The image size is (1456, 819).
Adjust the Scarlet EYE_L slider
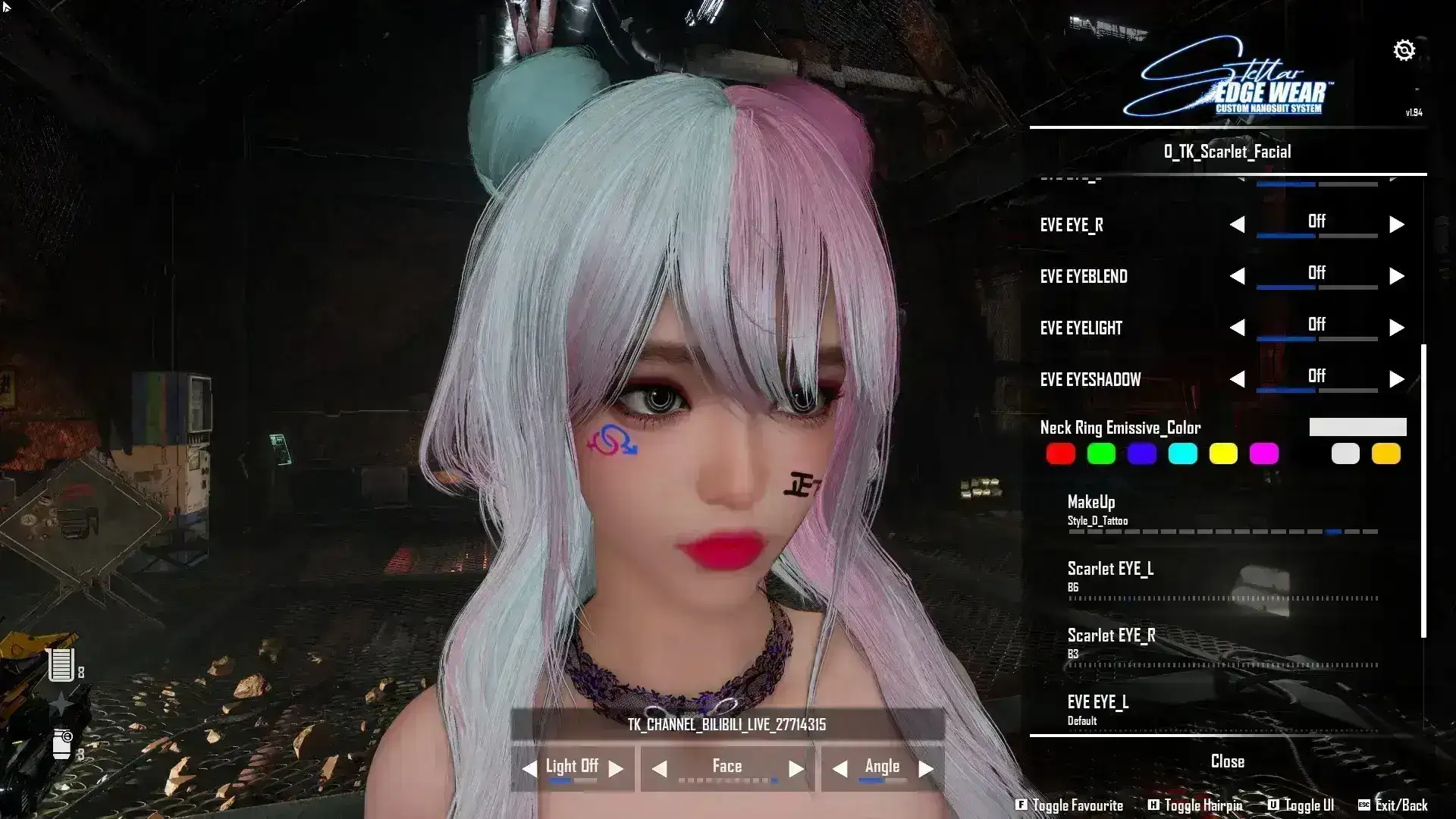1222,598
